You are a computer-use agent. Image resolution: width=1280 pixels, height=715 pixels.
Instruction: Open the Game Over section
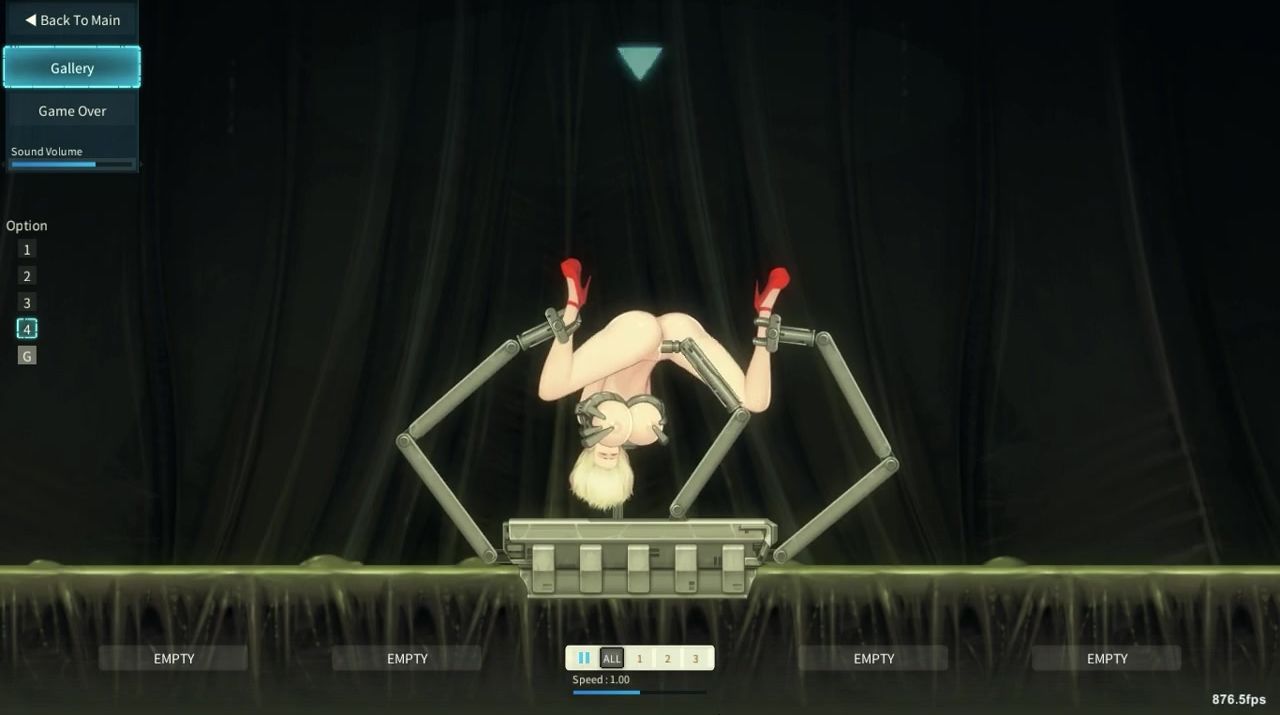coord(72,111)
